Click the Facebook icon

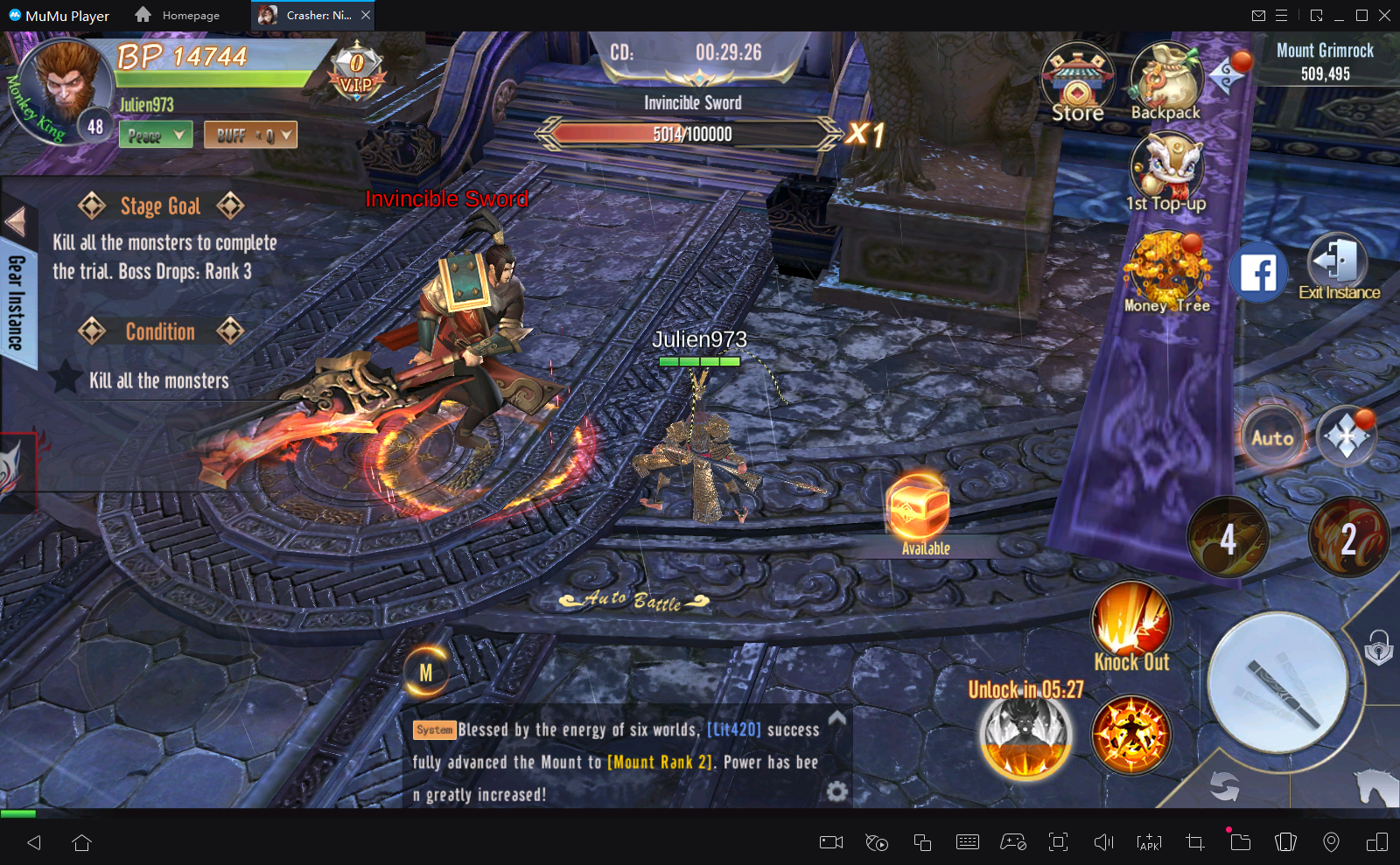1257,273
